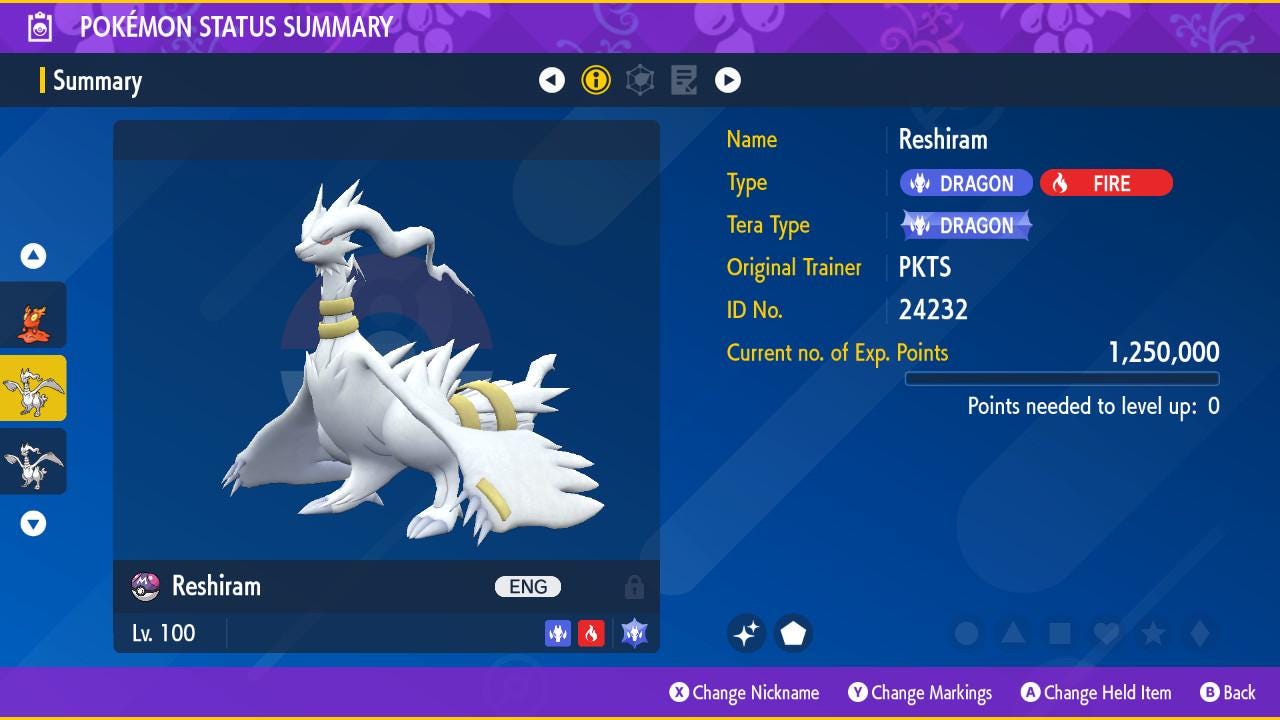Click the down arrow below party list
This screenshot has width=1280, height=720.
click(x=34, y=523)
